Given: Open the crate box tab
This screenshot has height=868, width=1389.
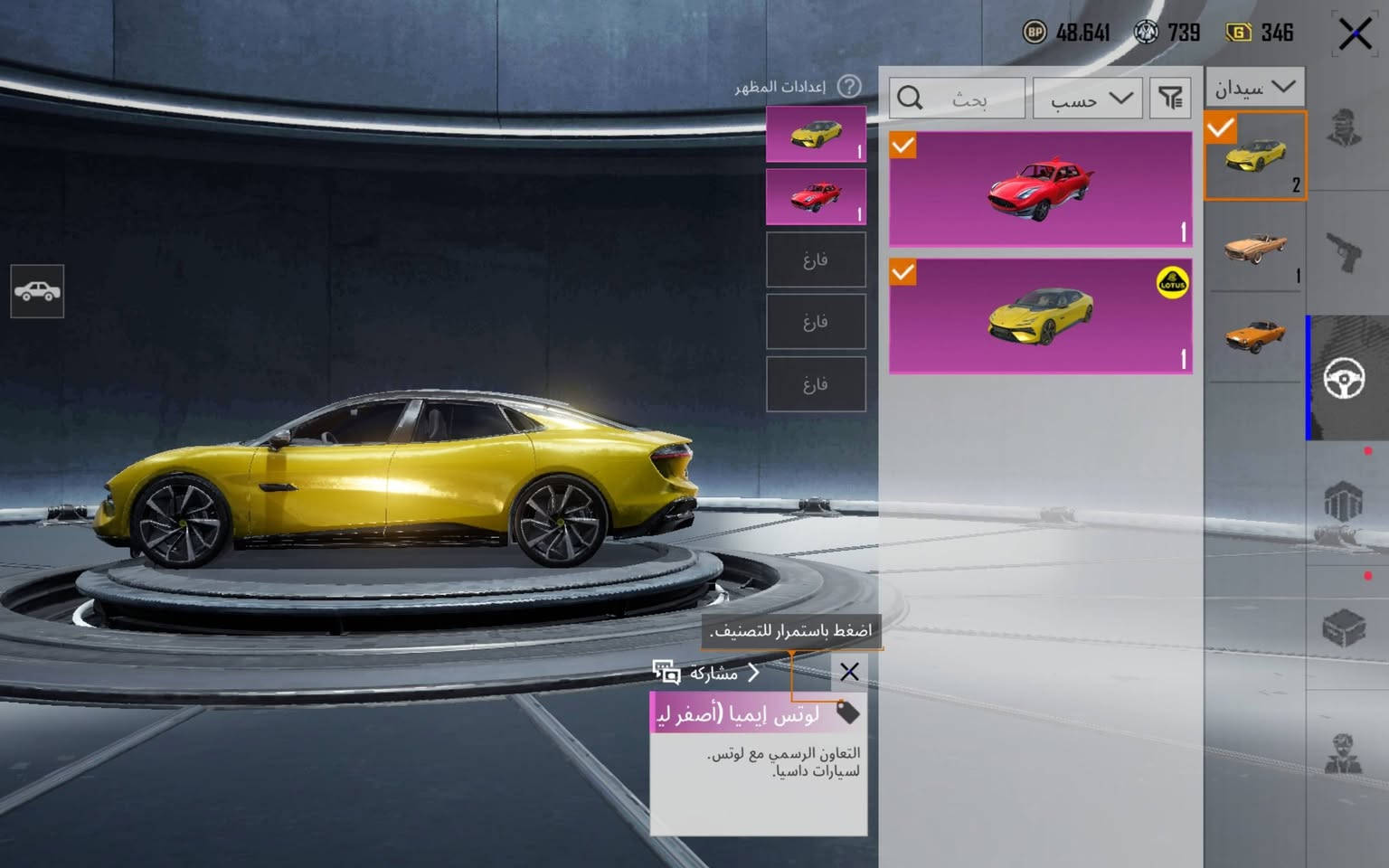Looking at the screenshot, I should pyautogui.click(x=1345, y=627).
